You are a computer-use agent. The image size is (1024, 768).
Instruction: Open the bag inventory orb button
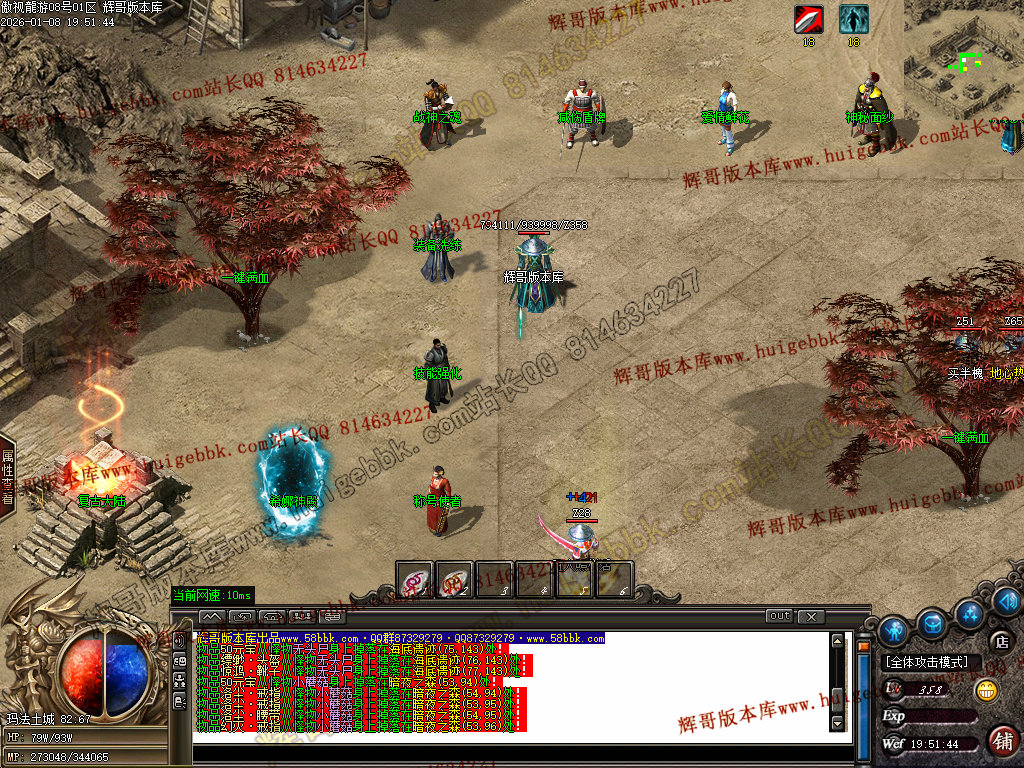coord(932,623)
